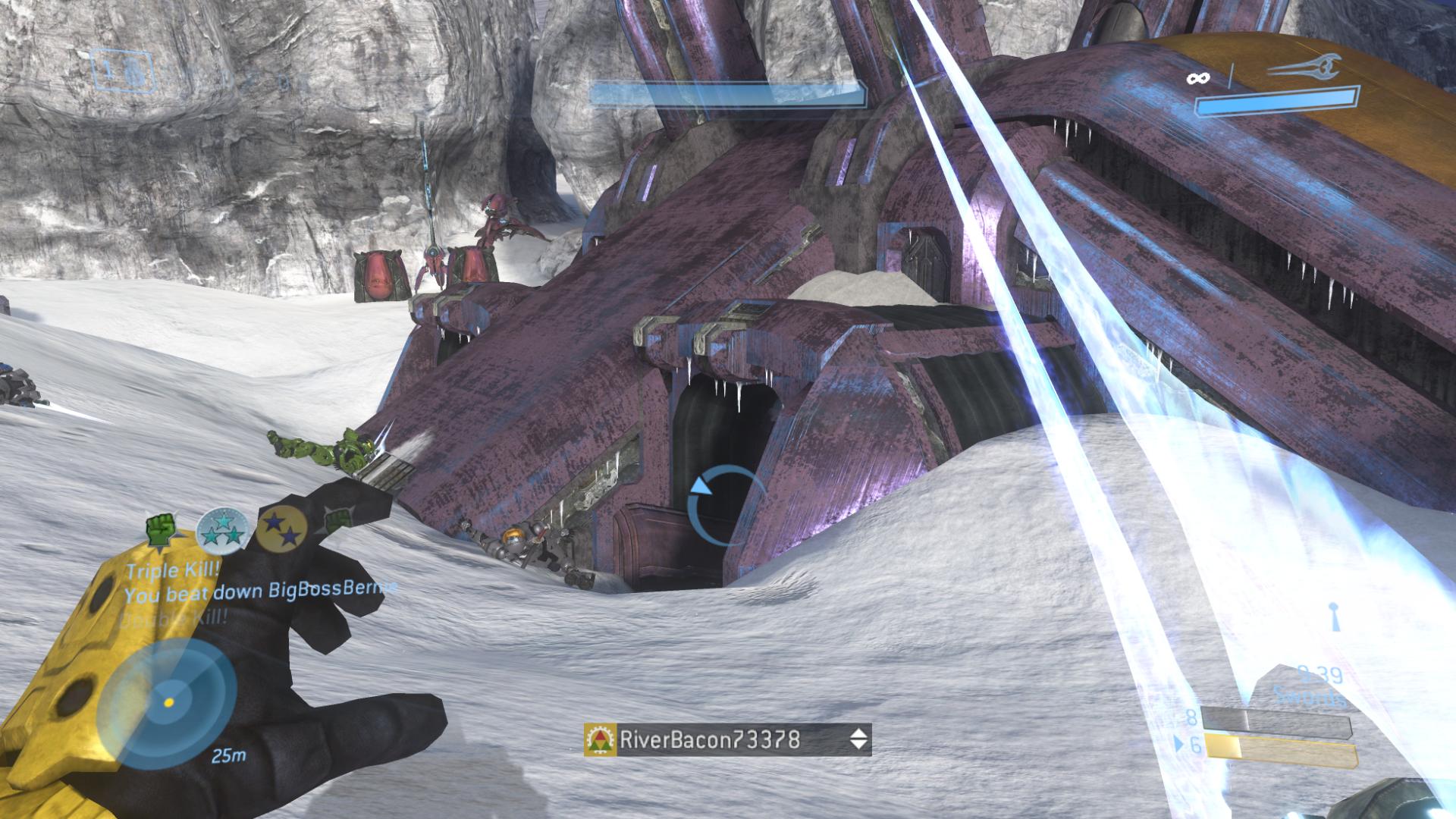Select the RiverBacon73378 spectated player bar
The width and height of the screenshot is (1456, 819).
pyautogui.click(x=726, y=739)
